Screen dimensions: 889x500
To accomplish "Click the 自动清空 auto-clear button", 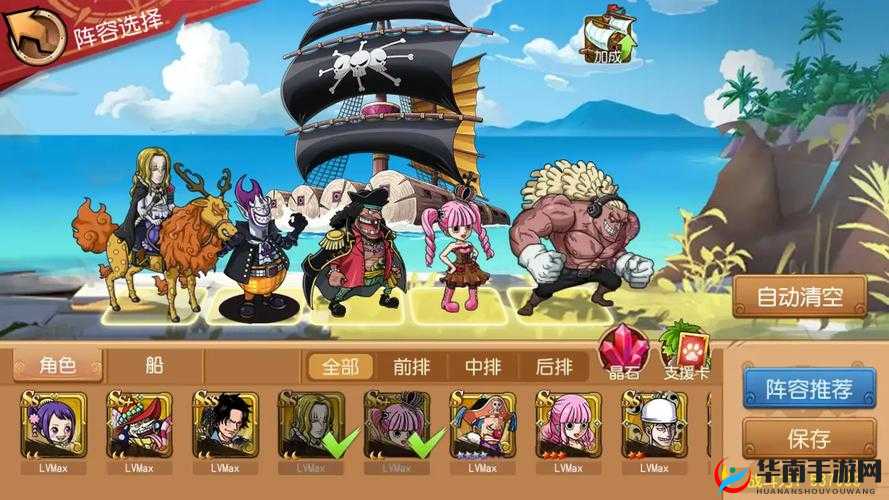I will click(x=798, y=296).
